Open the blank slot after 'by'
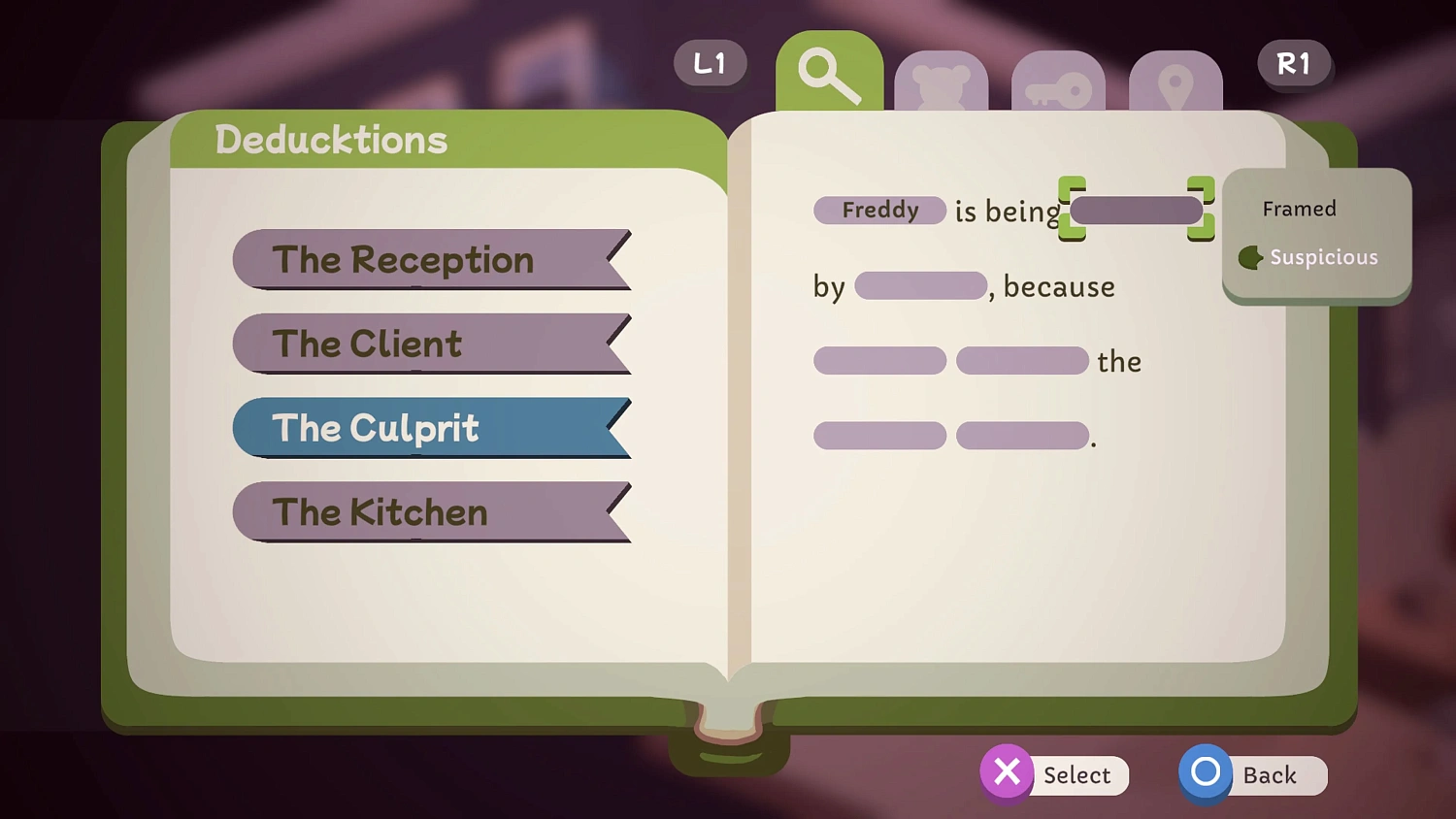The image size is (1456, 819). [x=919, y=286]
